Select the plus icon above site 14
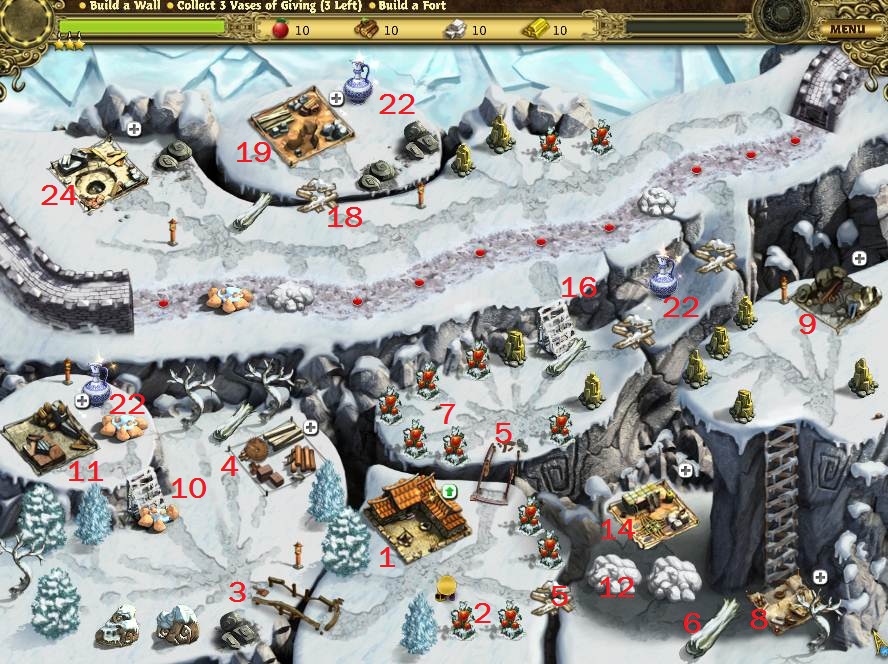Viewport: 888px width, 664px height. 686,469
